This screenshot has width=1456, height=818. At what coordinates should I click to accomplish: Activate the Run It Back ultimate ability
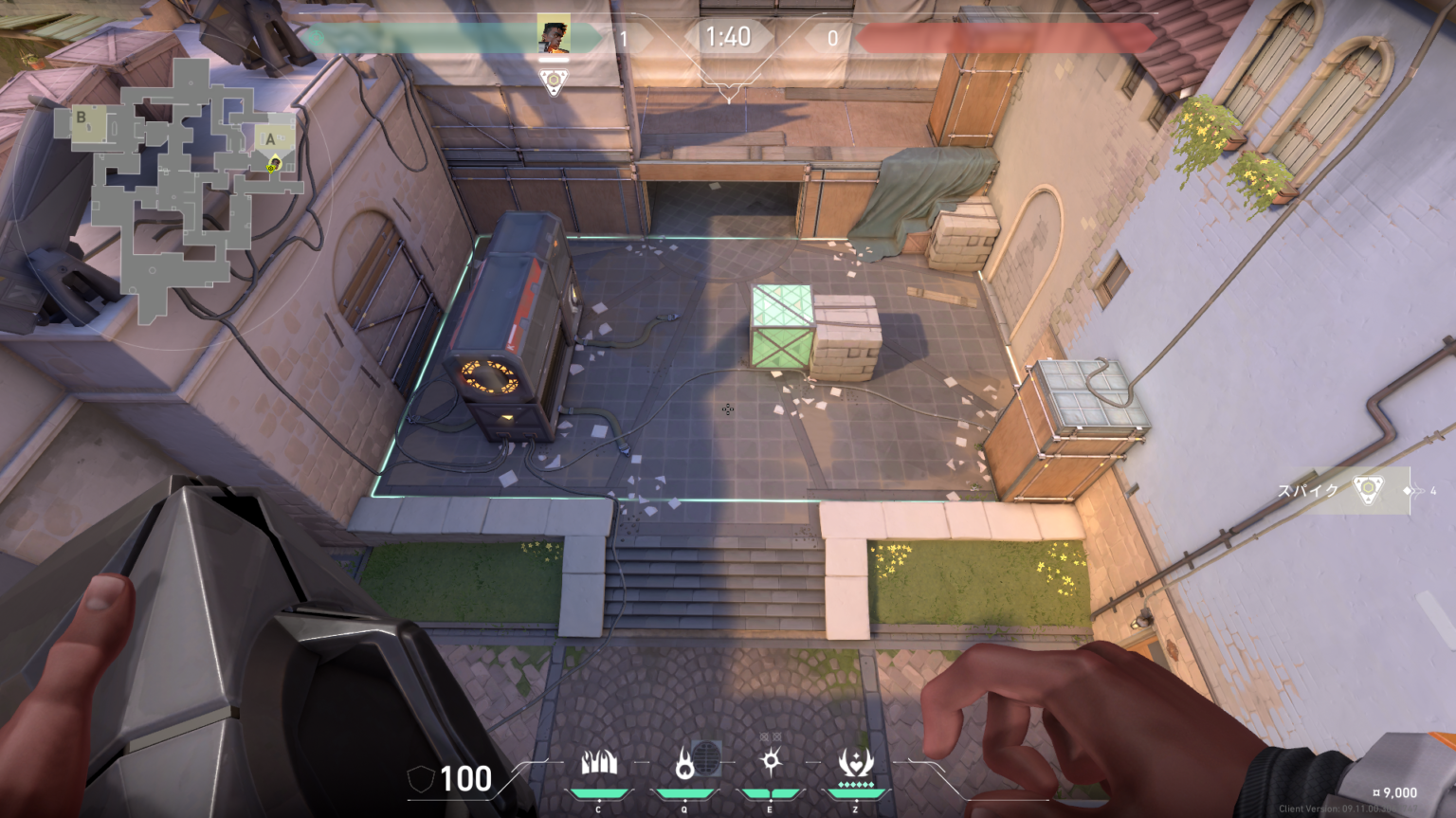pyautogui.click(x=855, y=763)
